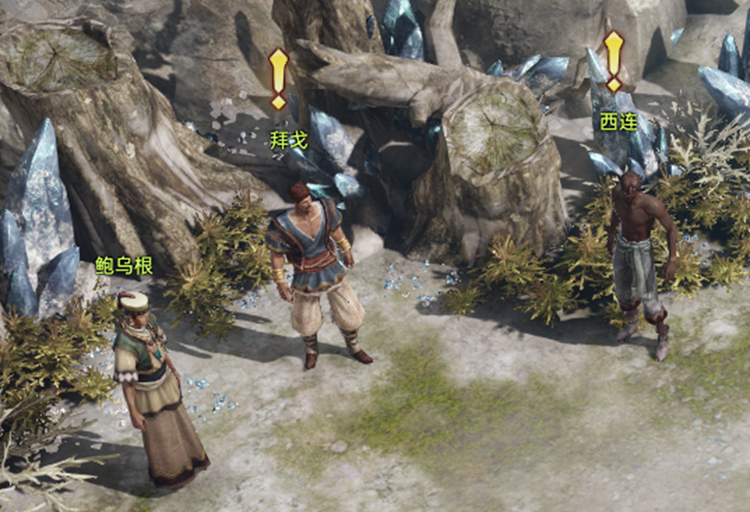Viewport: 750px width, 512px height.
Task: Click the 鲍乌根 name label
Action: click(124, 264)
